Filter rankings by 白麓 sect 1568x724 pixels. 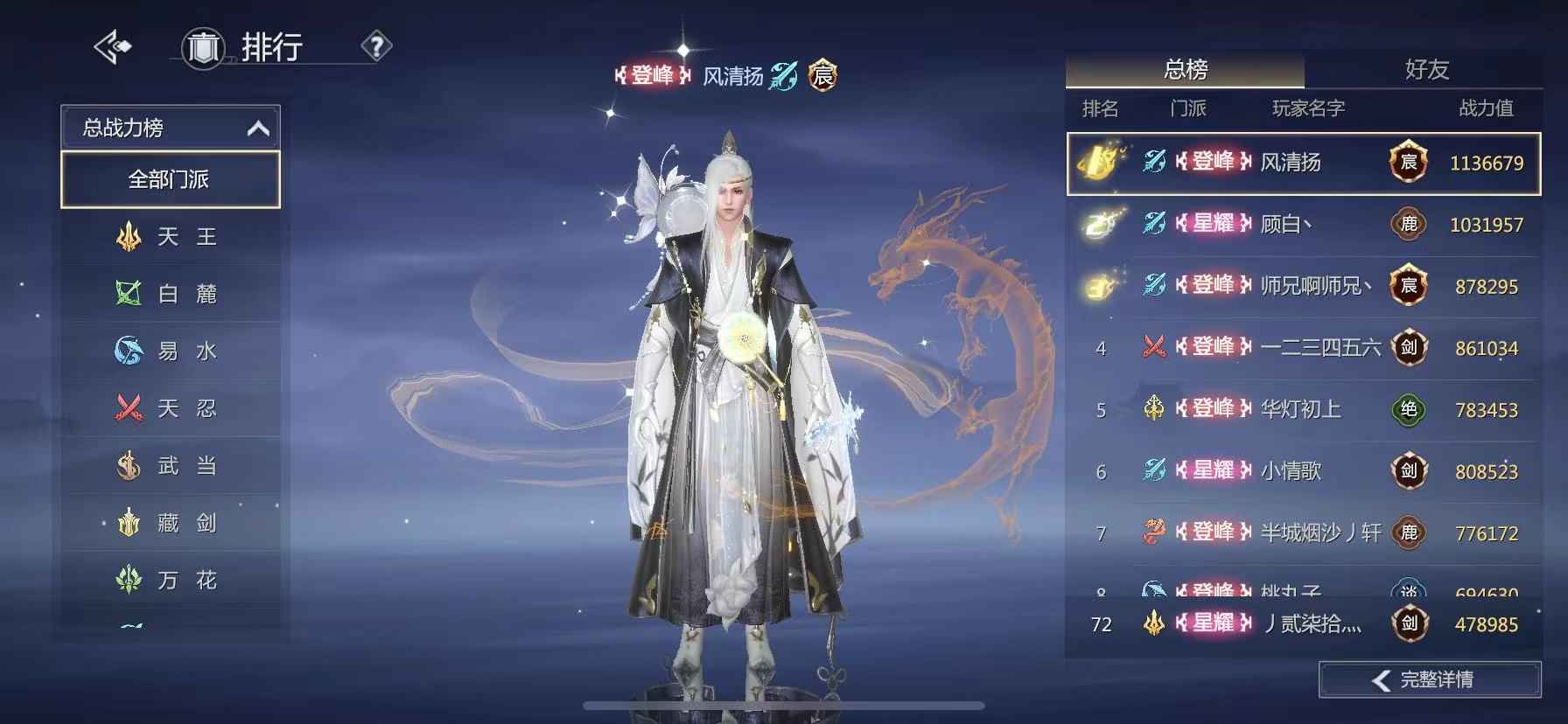pos(170,294)
